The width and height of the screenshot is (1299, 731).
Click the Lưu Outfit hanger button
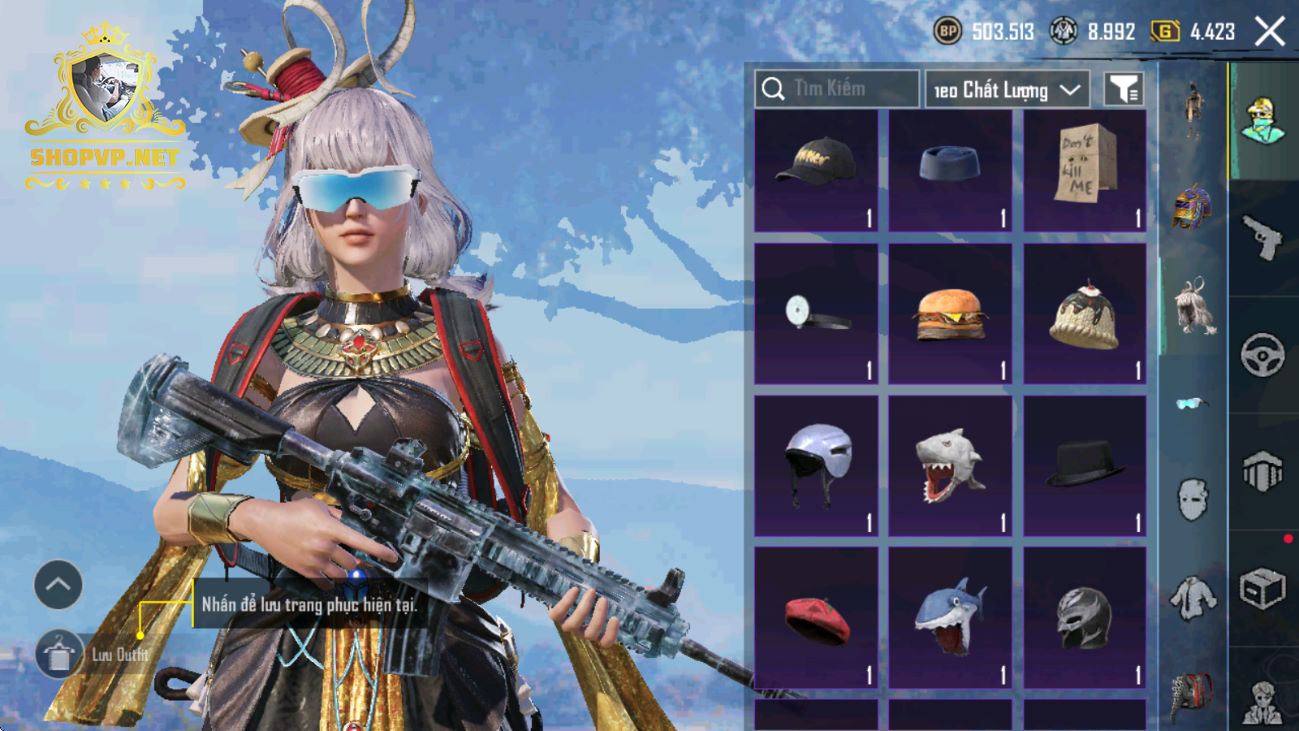coord(59,655)
